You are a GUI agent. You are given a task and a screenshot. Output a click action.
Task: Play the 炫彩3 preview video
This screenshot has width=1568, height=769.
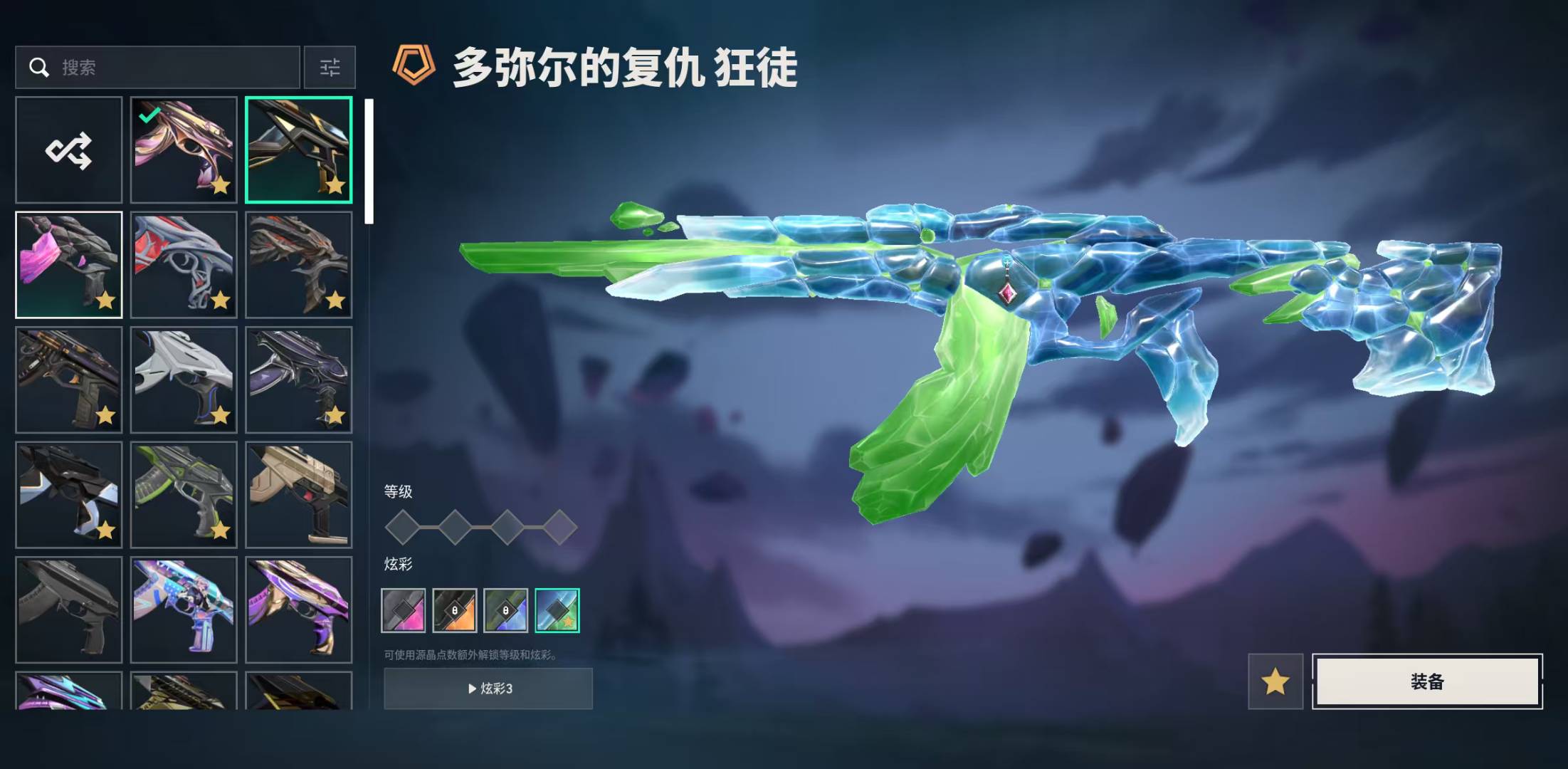[488, 689]
